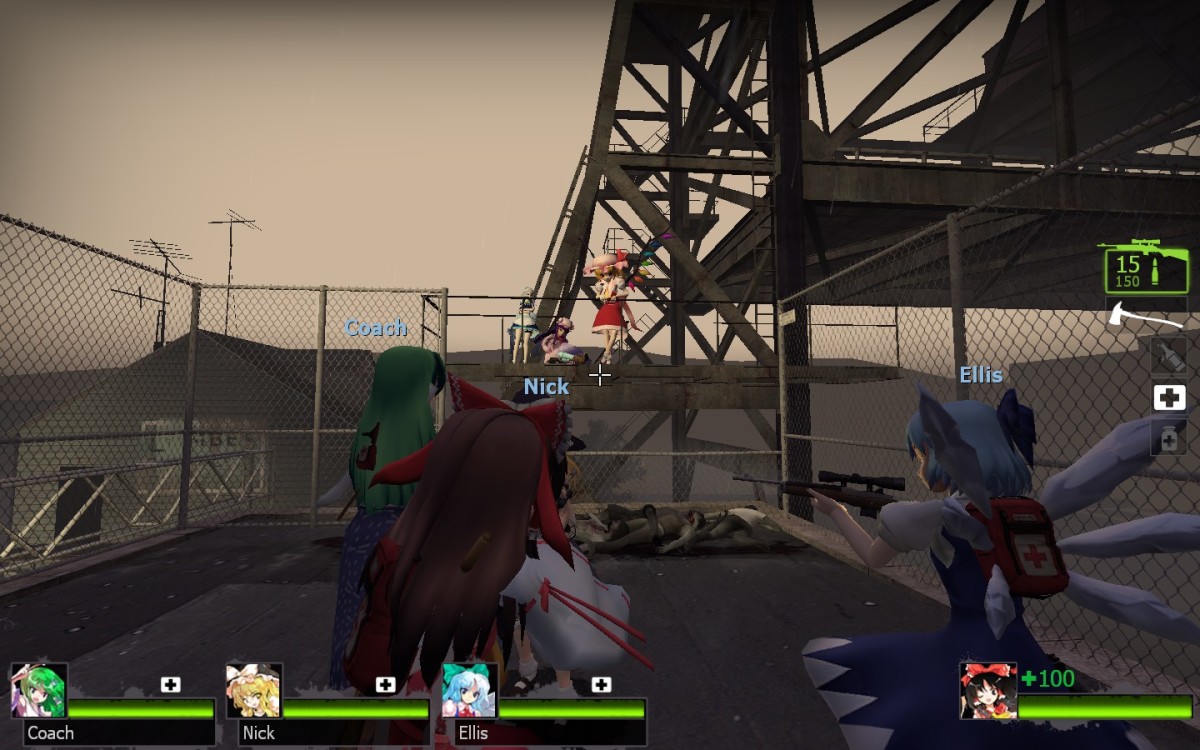Choose the first aid kit slot
The image size is (1200, 750).
(x=1168, y=398)
